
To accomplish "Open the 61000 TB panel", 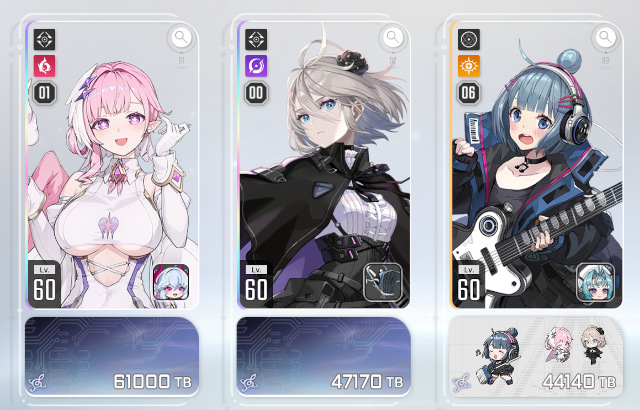I will (x=111, y=357).
